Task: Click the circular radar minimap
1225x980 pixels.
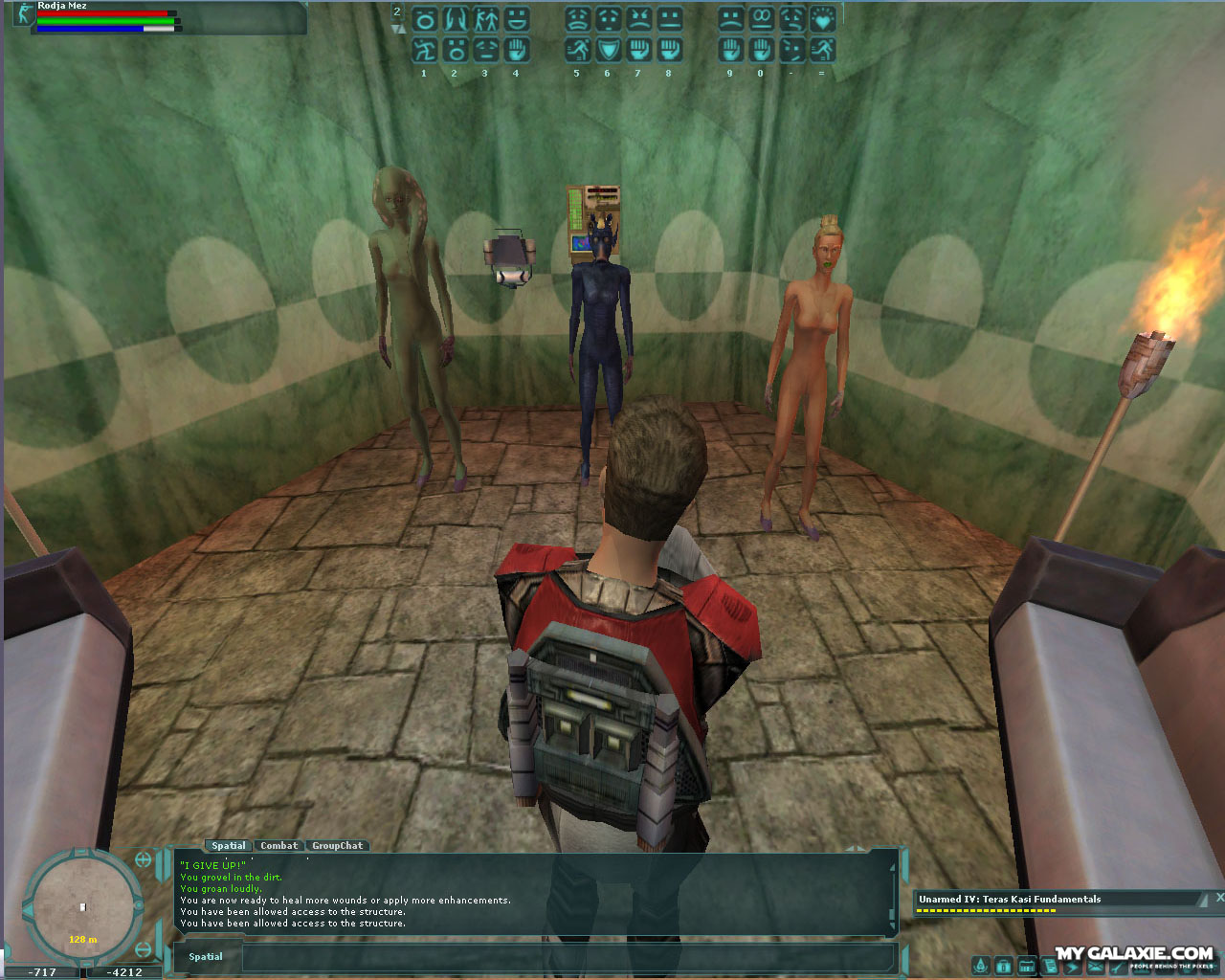Action: tap(82, 904)
